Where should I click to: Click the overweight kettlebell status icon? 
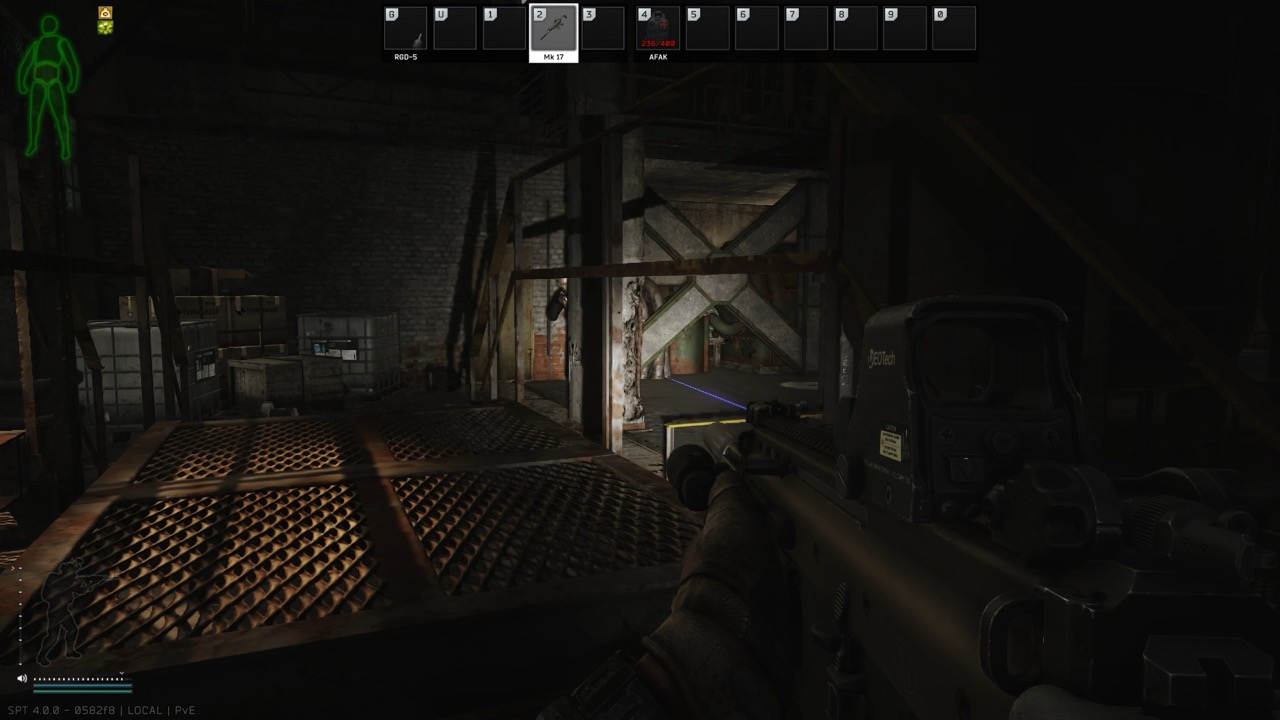105,12
